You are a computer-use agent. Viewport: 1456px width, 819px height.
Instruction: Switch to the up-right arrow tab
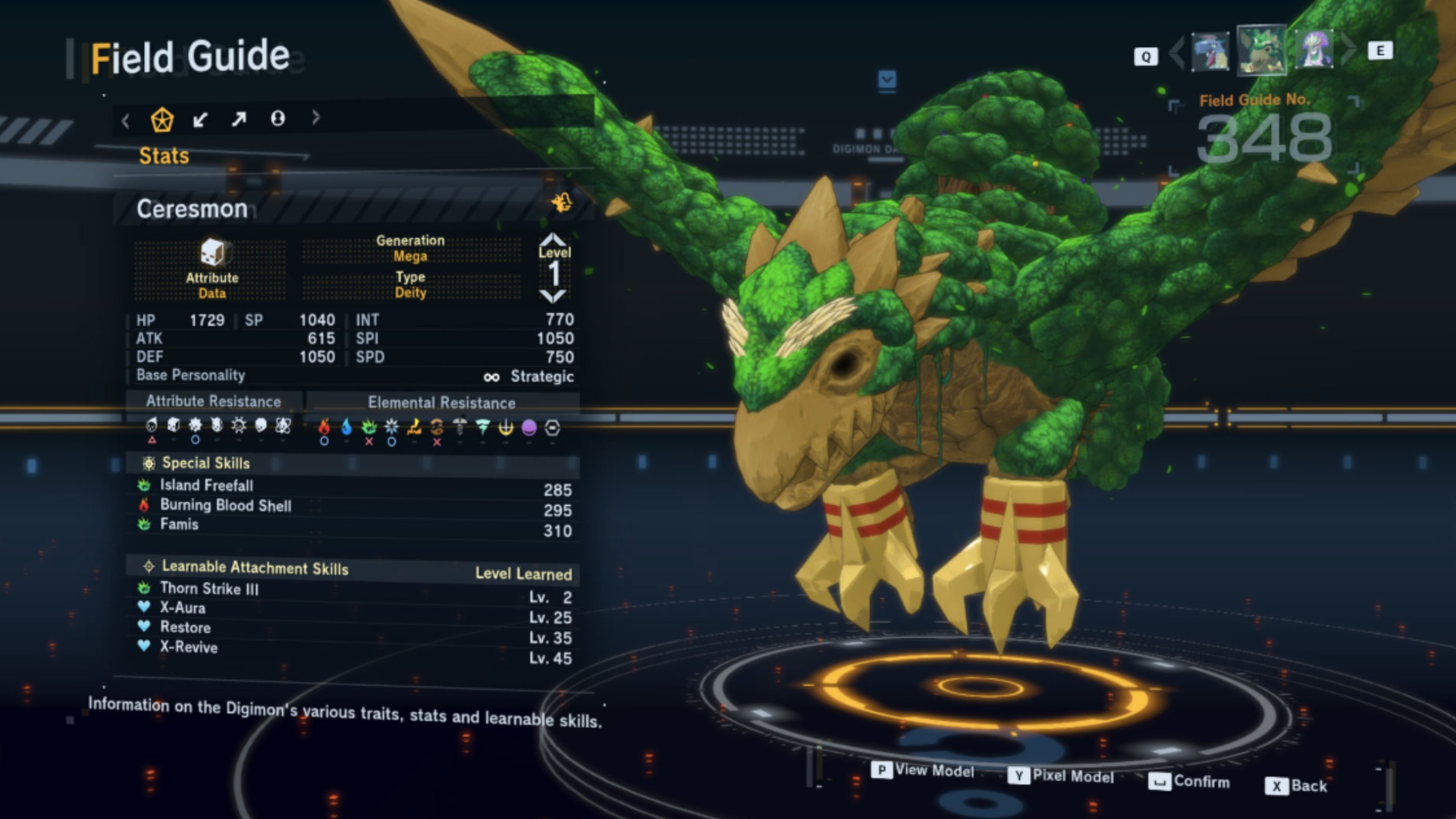pos(239,119)
